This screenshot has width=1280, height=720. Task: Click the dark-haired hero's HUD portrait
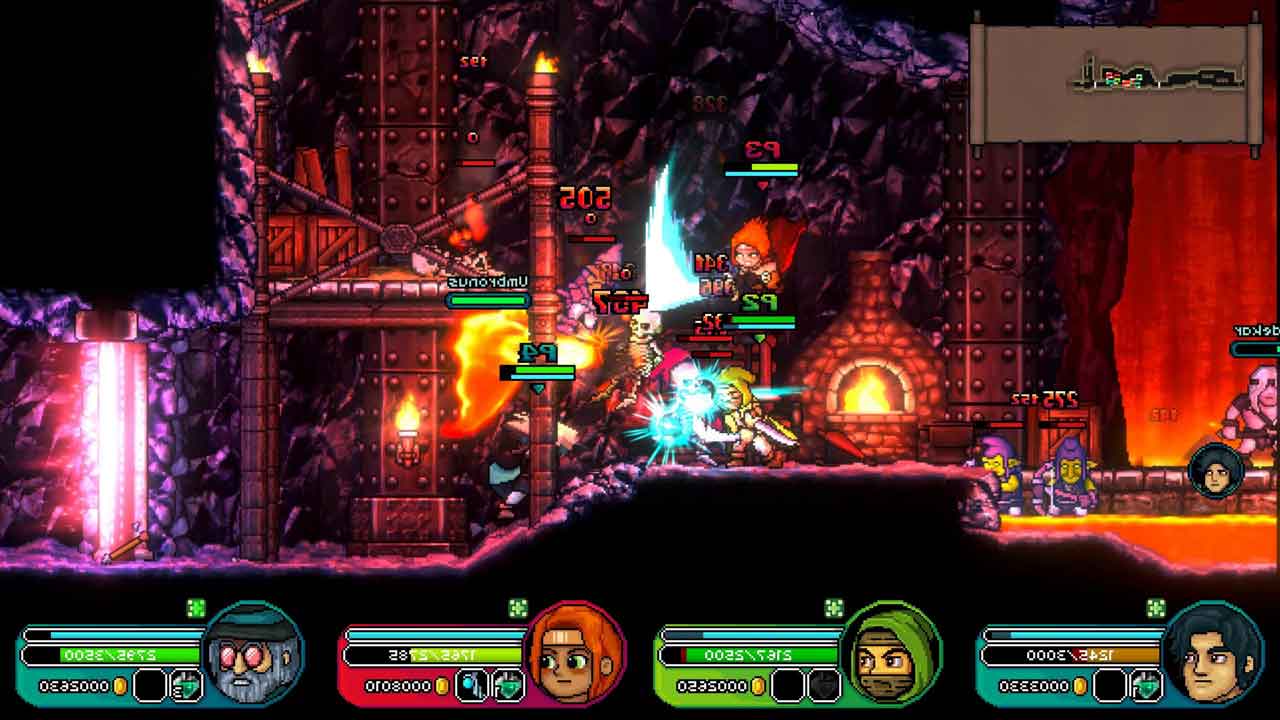[x=1214, y=654]
